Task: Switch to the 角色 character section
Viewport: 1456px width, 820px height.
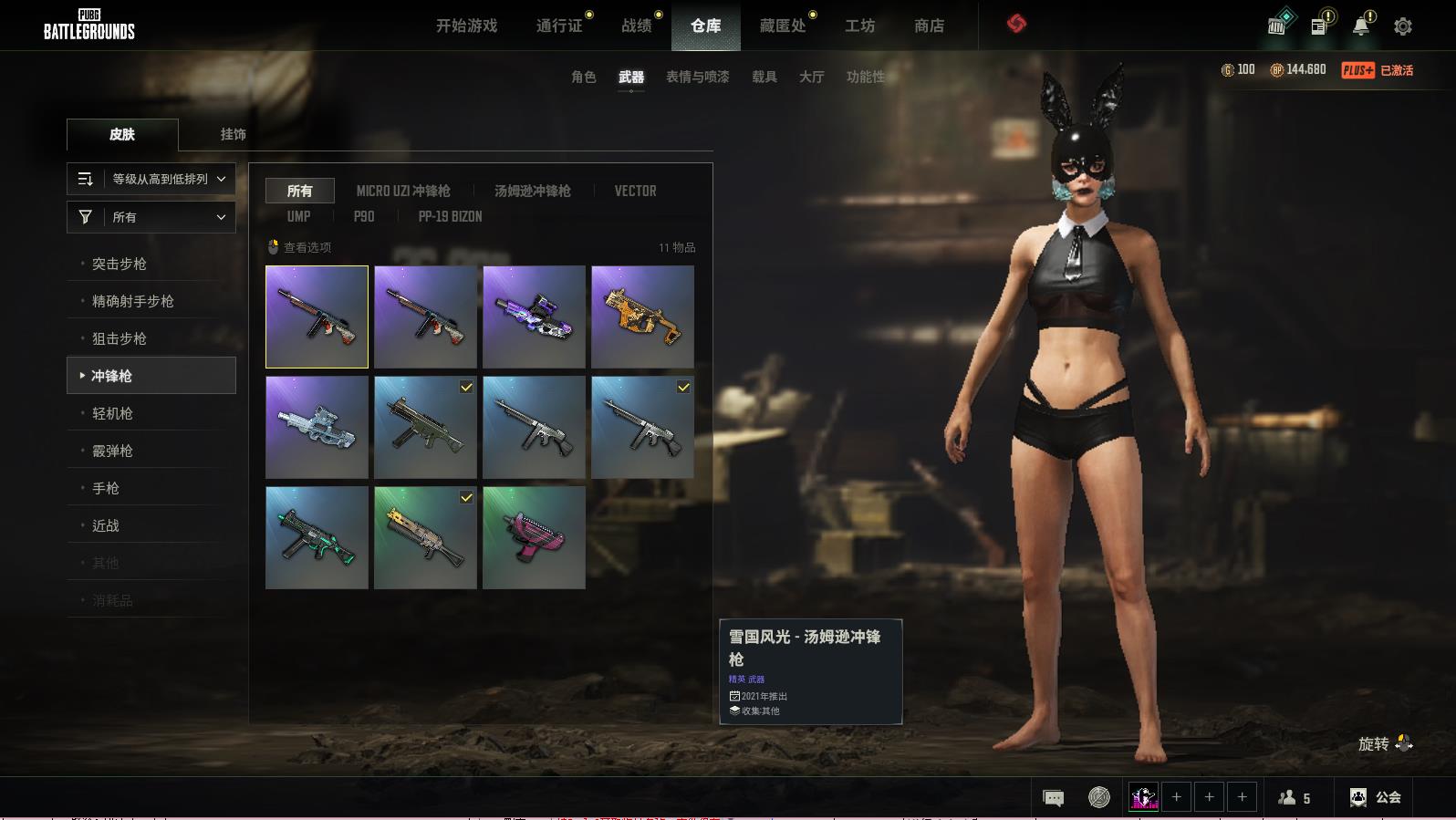Action: coord(584,77)
